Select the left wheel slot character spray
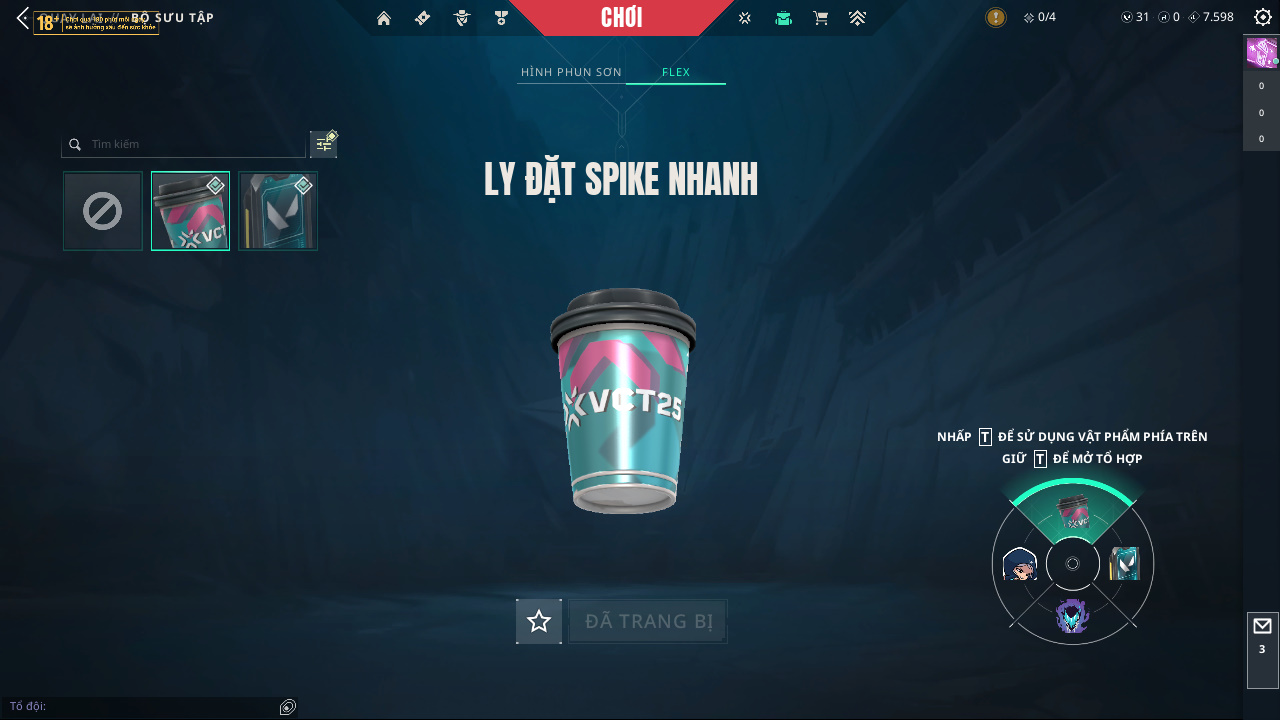The width and height of the screenshot is (1280, 720). (1019, 565)
